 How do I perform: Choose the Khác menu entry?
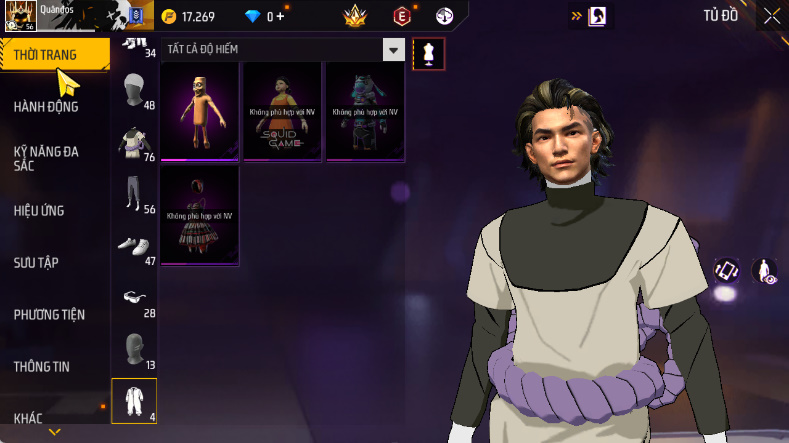point(28,418)
